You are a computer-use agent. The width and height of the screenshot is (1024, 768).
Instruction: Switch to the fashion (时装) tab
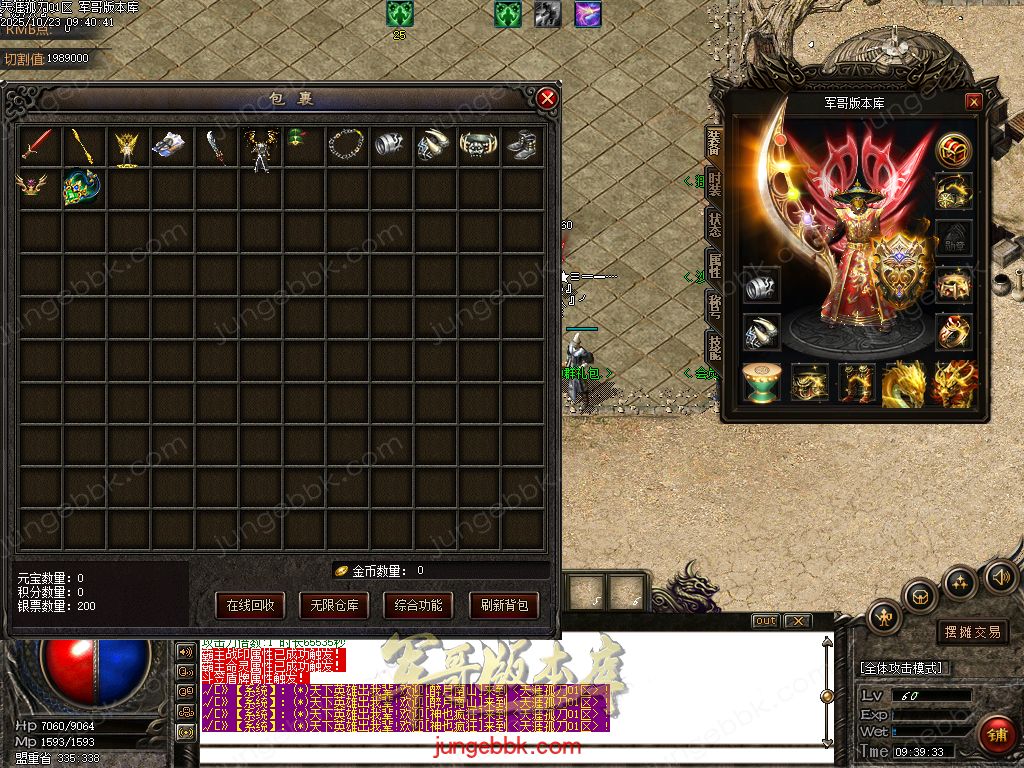[715, 184]
